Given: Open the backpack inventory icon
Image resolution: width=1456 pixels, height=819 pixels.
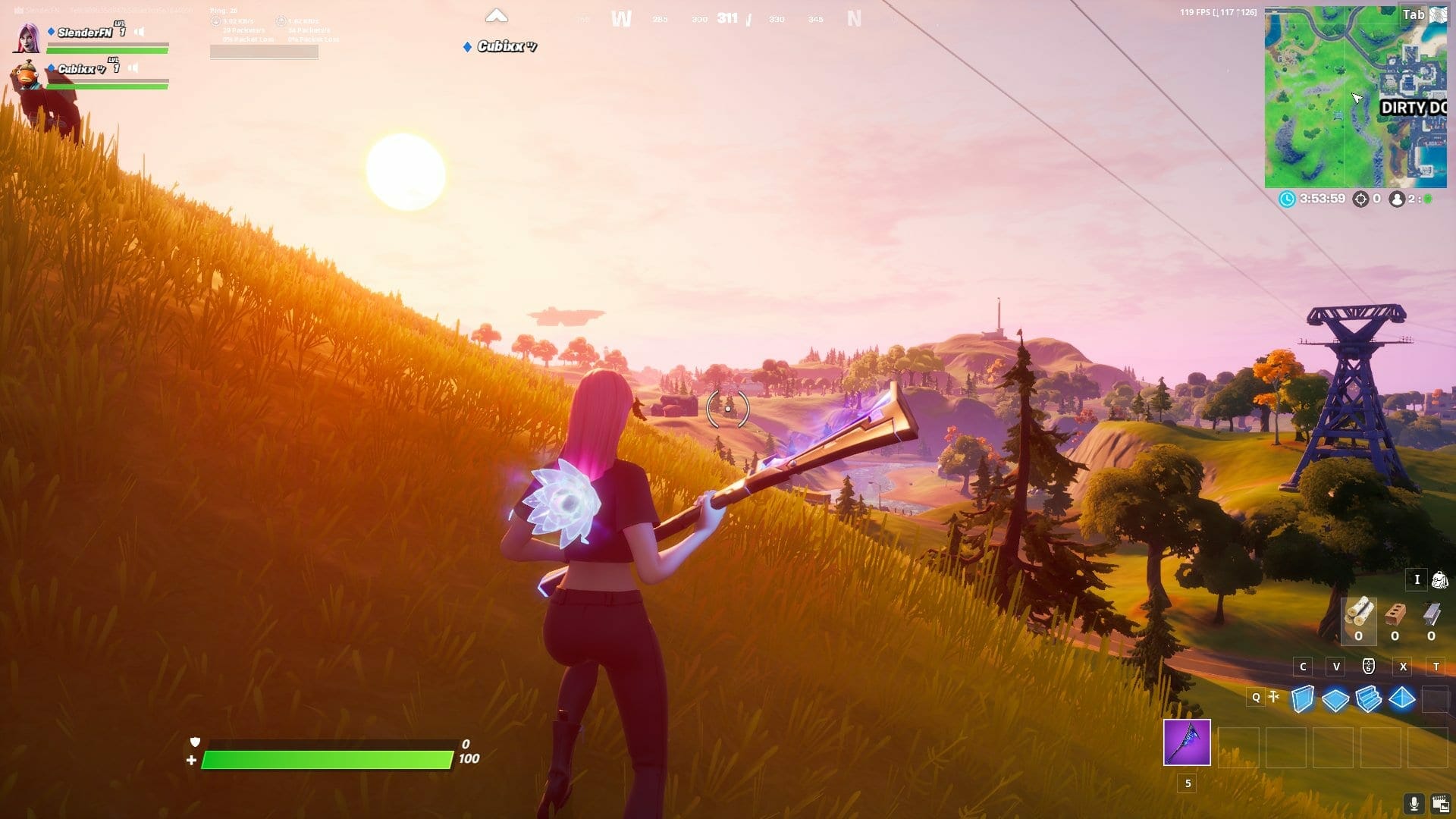Looking at the screenshot, I should [x=1439, y=580].
